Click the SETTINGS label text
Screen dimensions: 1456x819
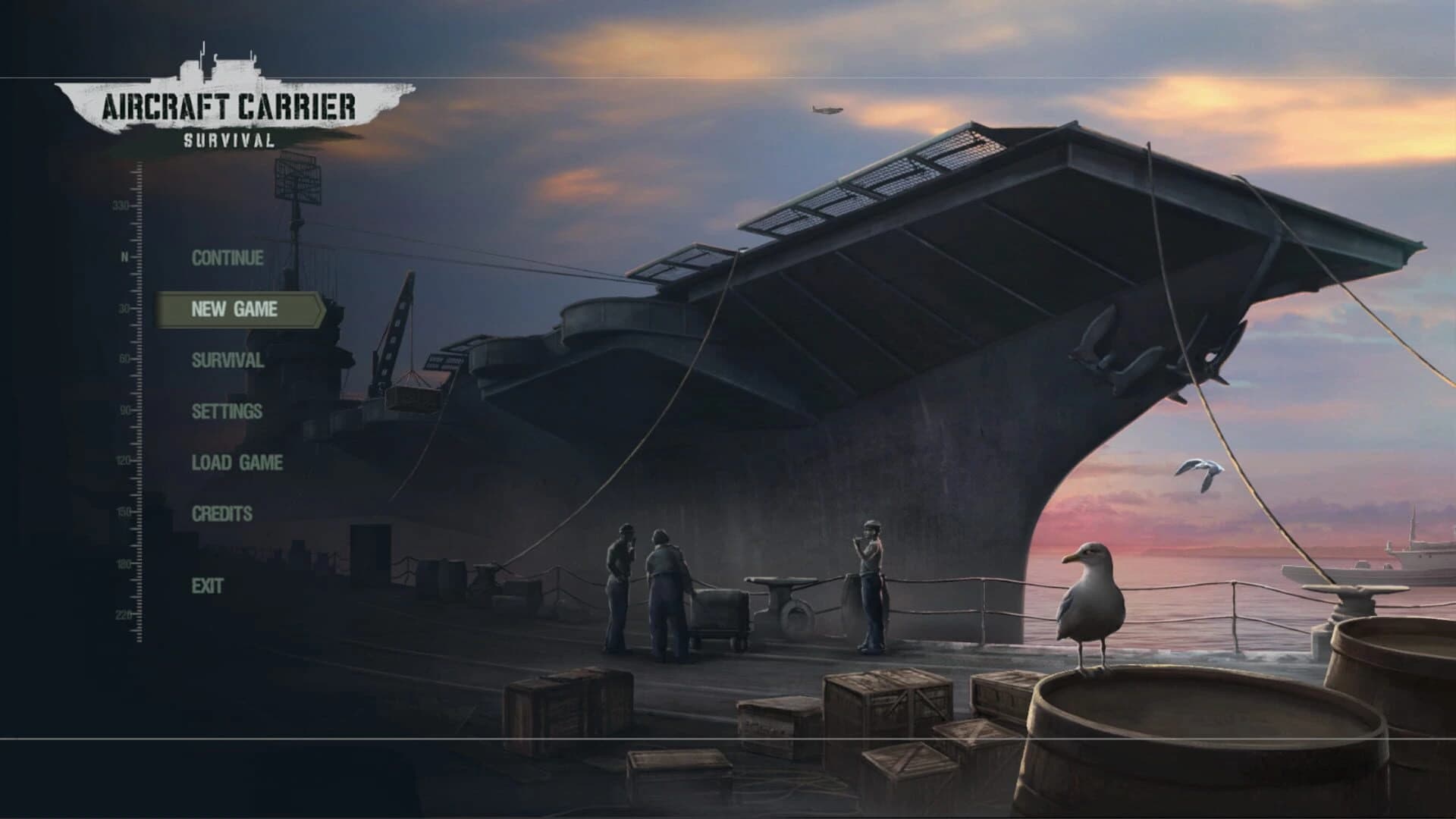(x=227, y=412)
